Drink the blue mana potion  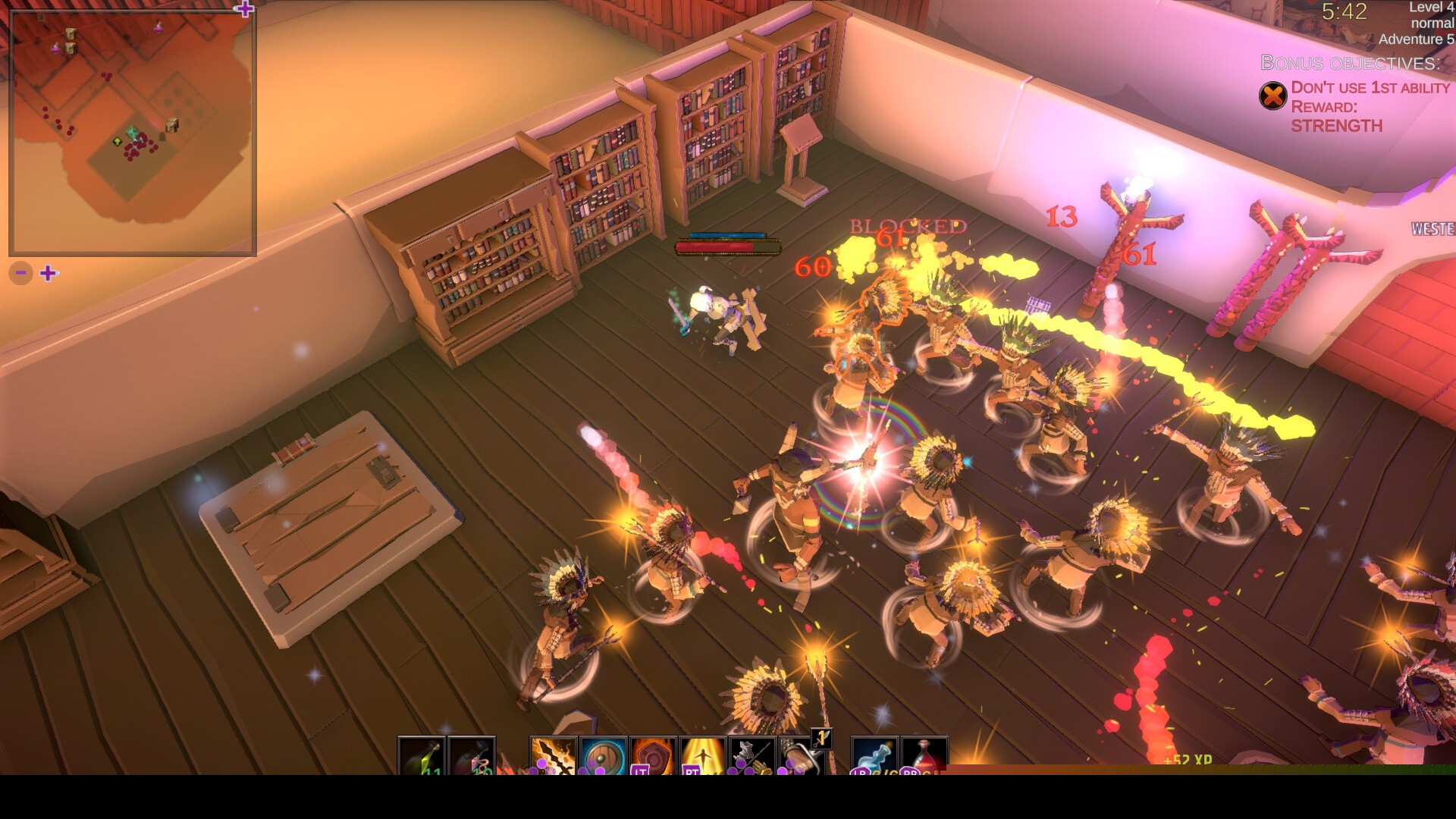(875, 756)
